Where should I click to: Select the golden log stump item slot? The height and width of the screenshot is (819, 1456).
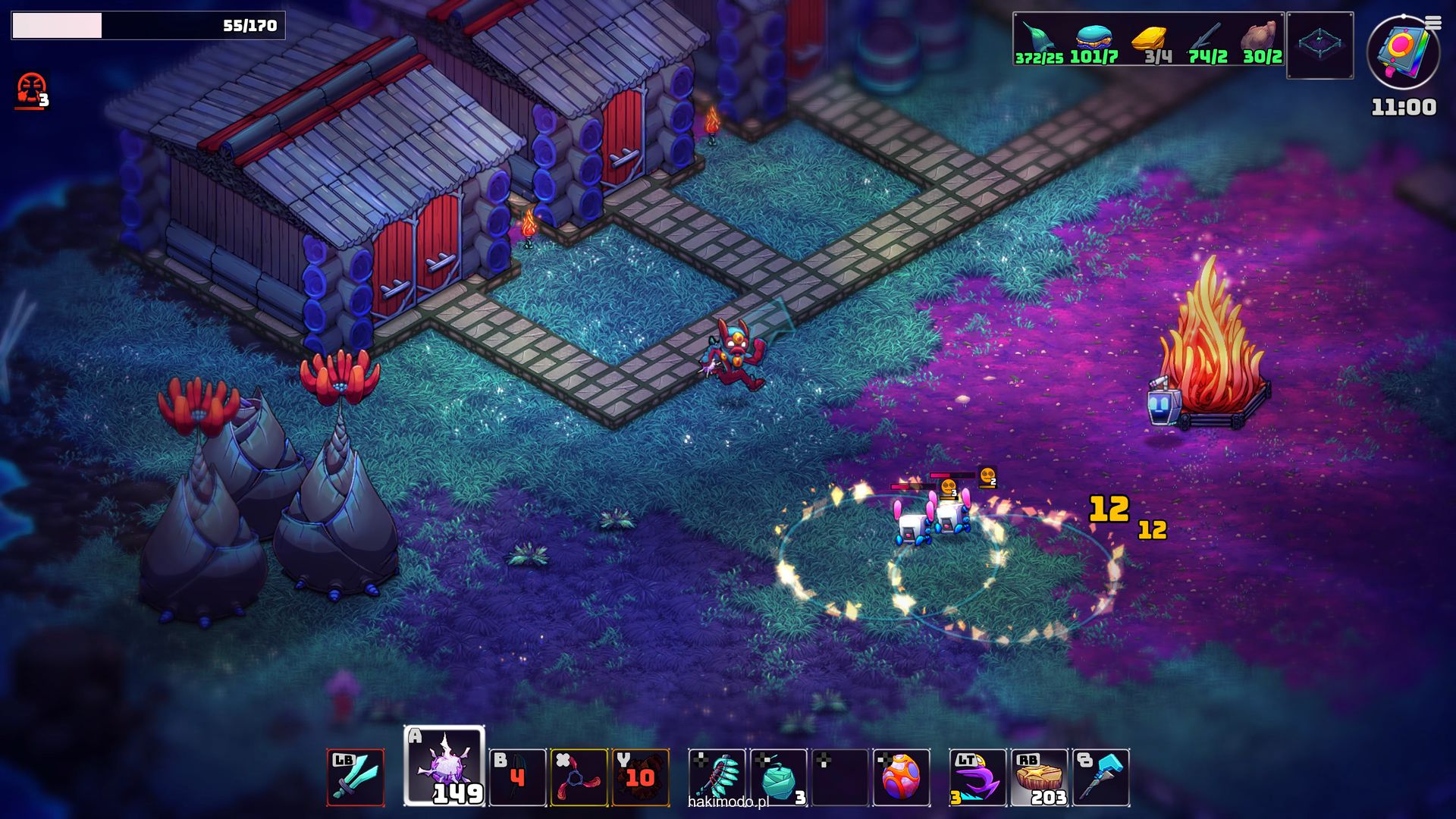1040,777
